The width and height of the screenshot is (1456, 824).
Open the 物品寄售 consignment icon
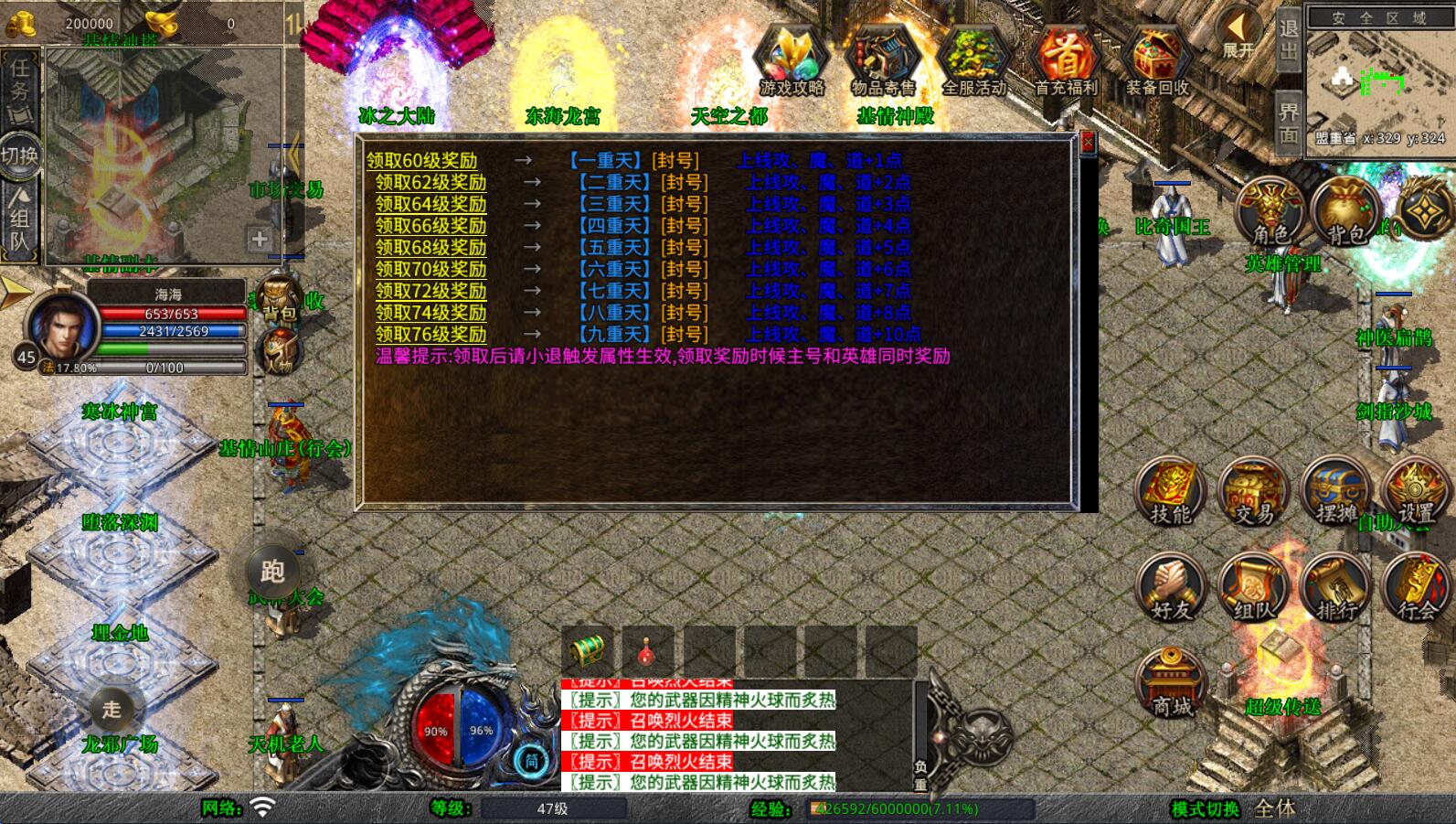pyautogui.click(x=882, y=59)
